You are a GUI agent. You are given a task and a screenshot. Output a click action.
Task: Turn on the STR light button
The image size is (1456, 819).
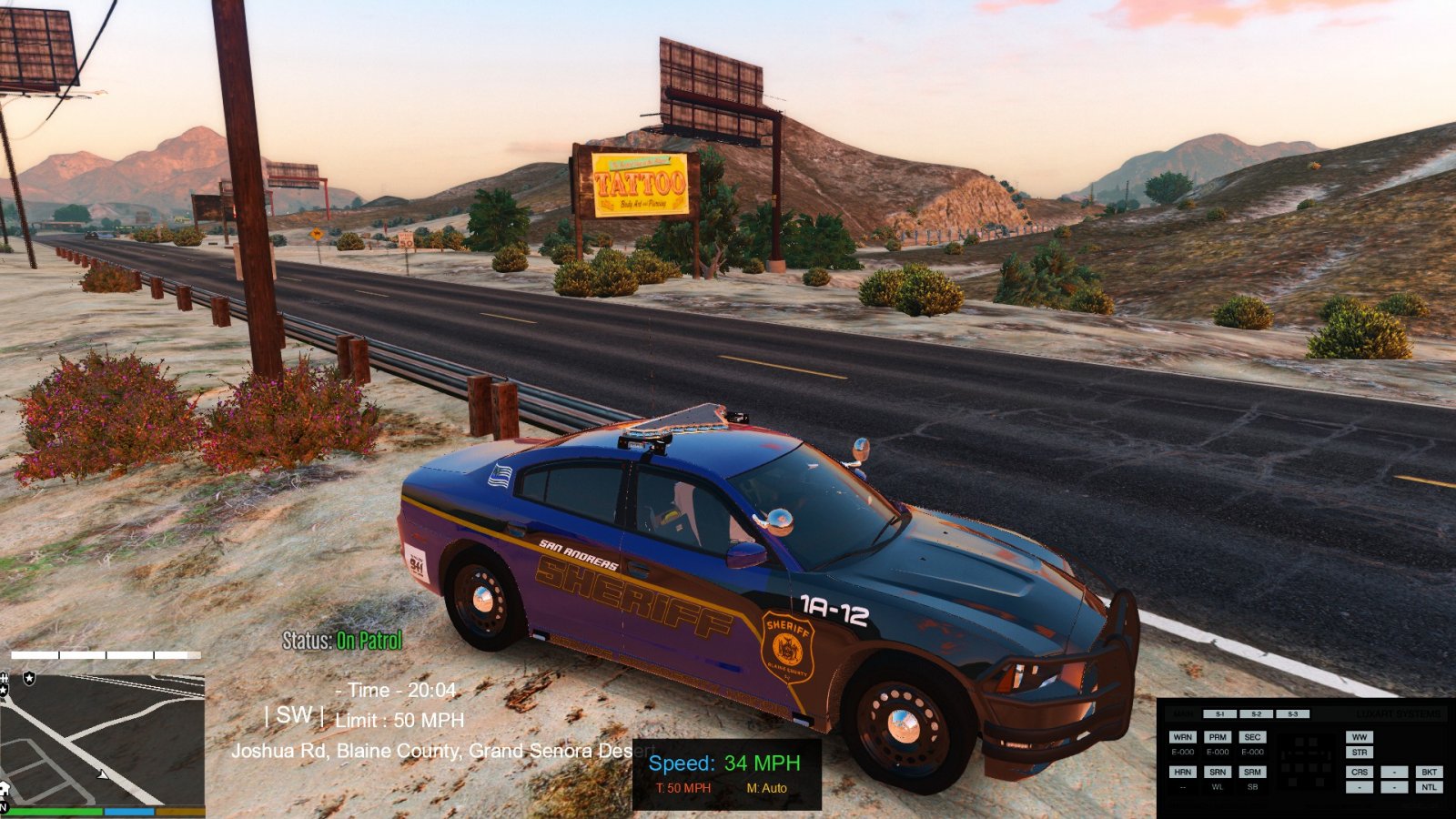coord(1360,753)
